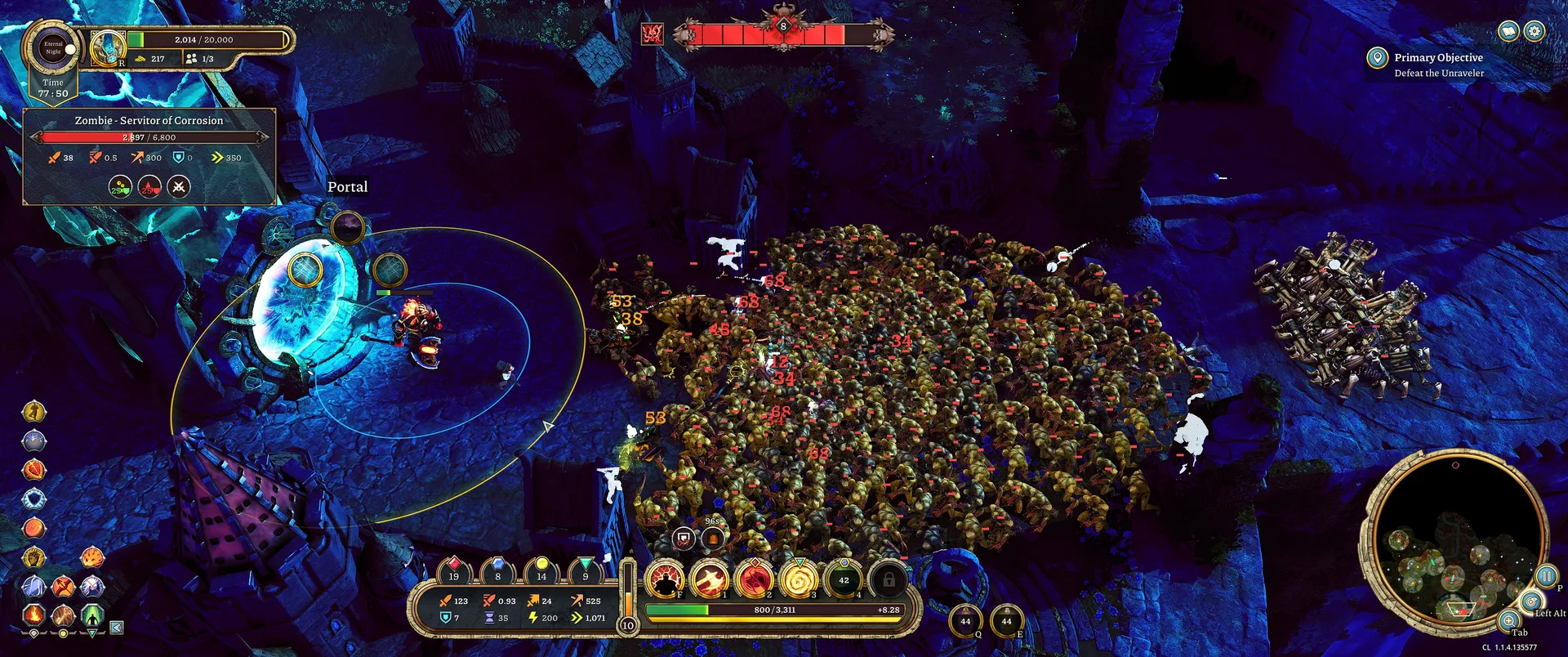1568x657 pixels.
Task: Select the crossed swords zombie trait icon
Action: (x=179, y=187)
